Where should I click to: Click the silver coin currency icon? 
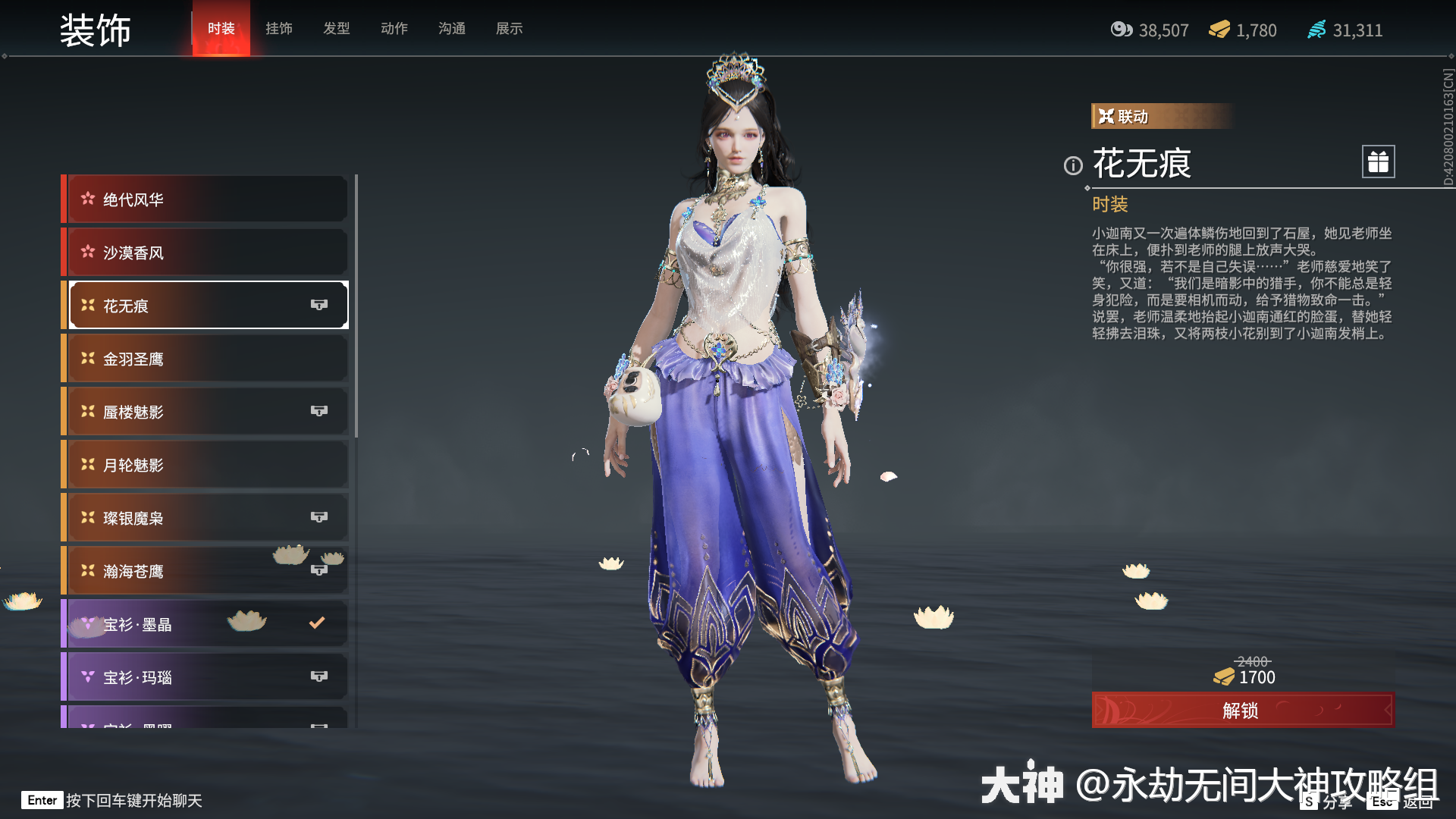point(1122,30)
